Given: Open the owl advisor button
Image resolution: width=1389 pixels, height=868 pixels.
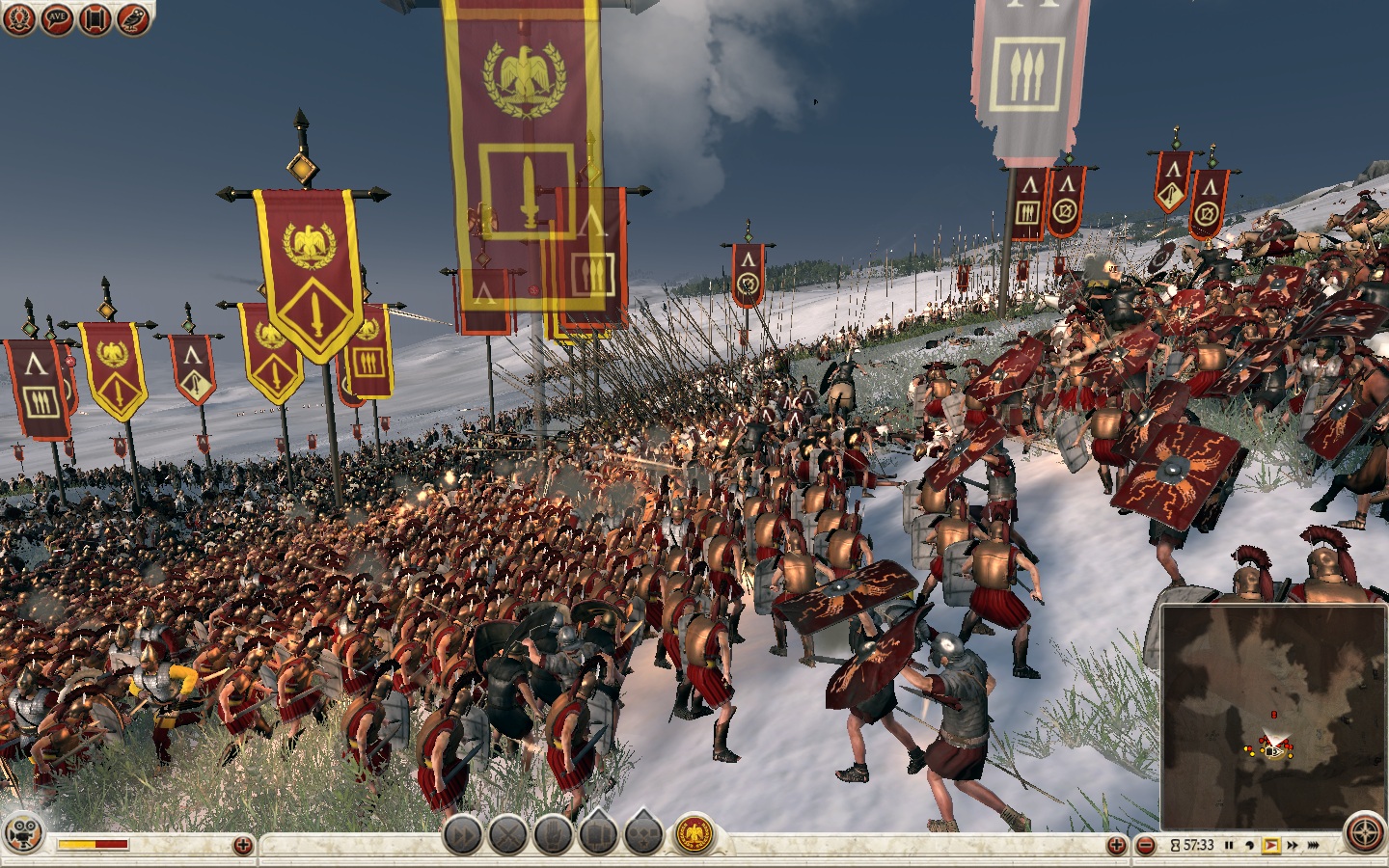Looking at the screenshot, I should (x=133, y=18).
